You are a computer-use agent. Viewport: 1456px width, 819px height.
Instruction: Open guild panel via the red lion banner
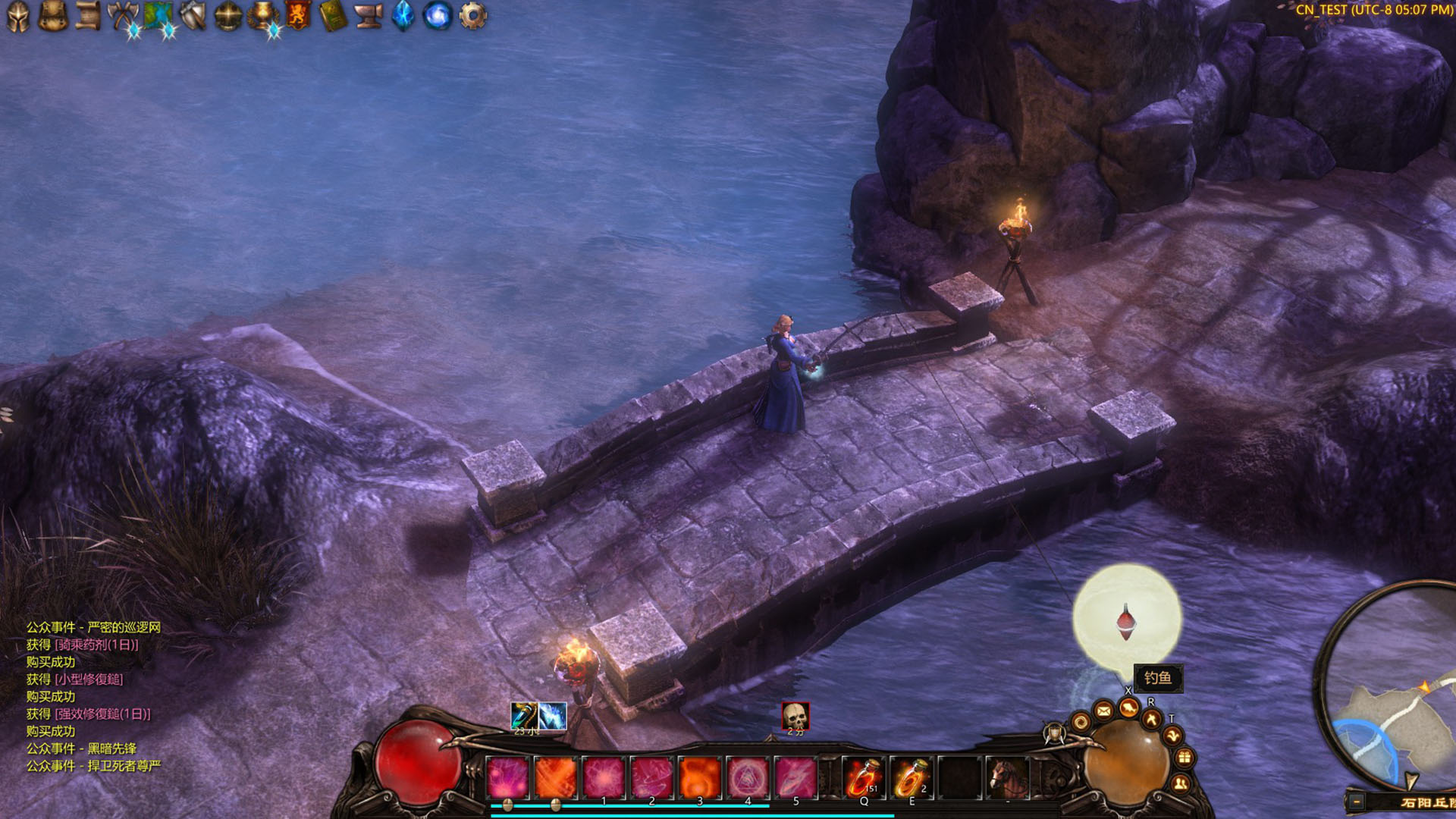[299, 14]
